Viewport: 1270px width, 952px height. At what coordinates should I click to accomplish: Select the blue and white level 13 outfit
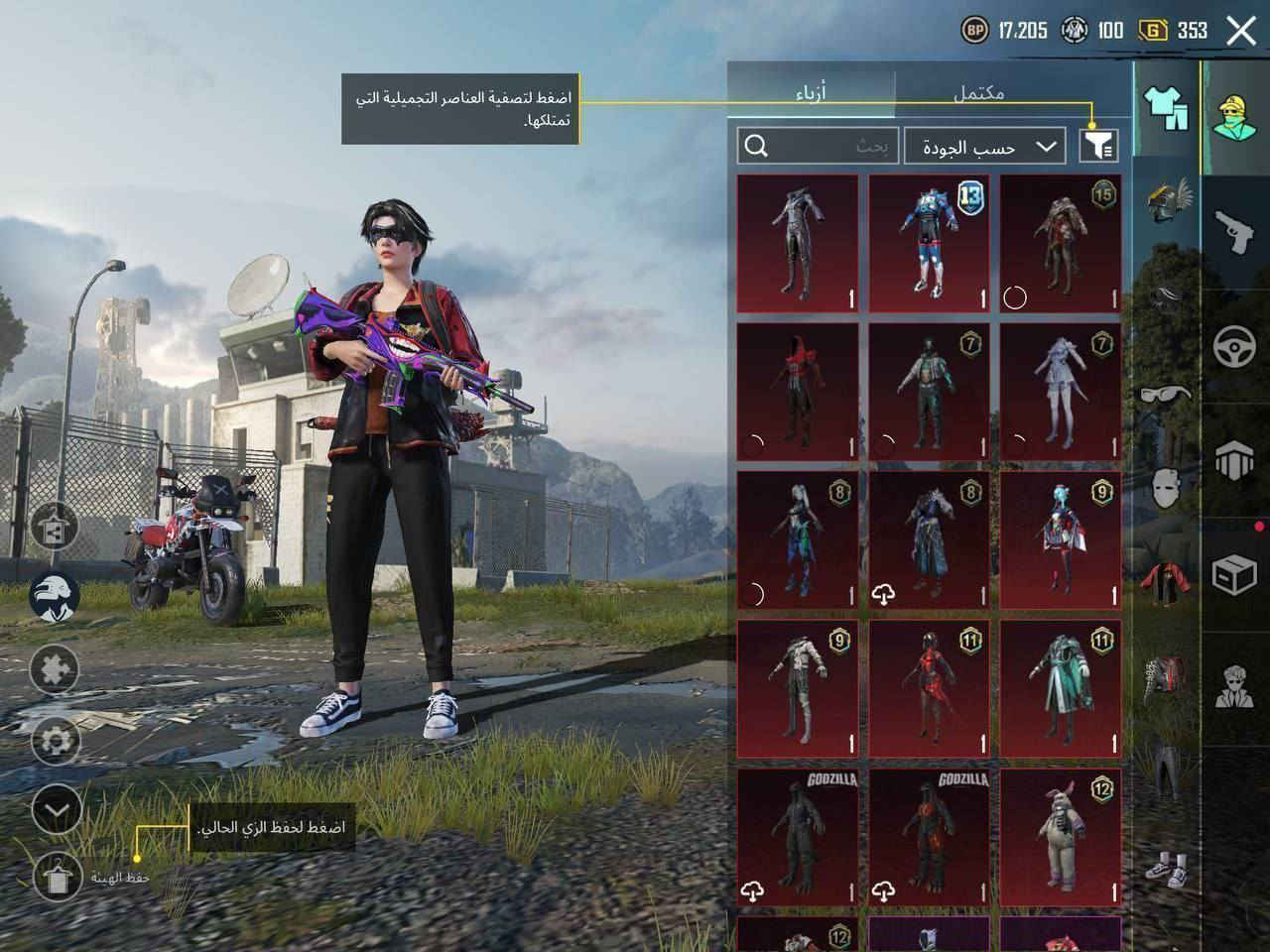coord(929,243)
